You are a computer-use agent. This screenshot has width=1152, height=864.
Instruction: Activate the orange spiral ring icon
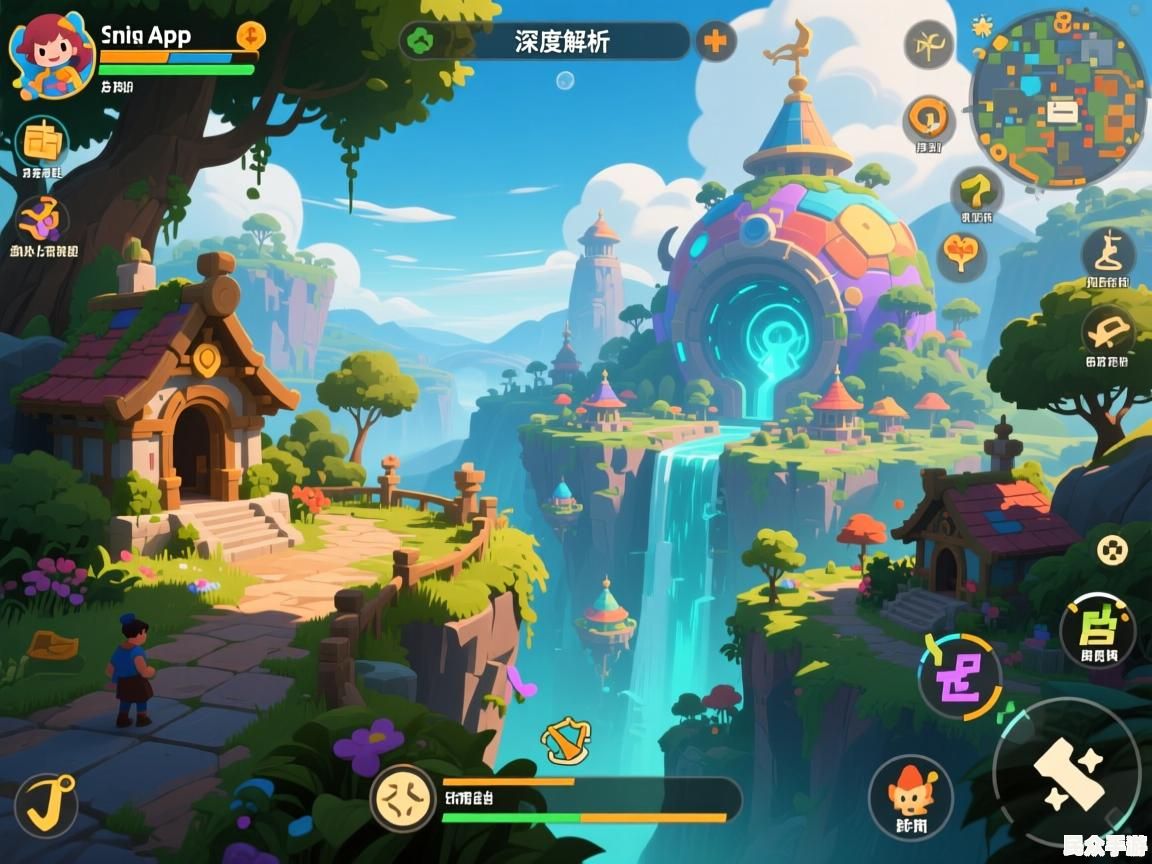click(x=930, y=120)
